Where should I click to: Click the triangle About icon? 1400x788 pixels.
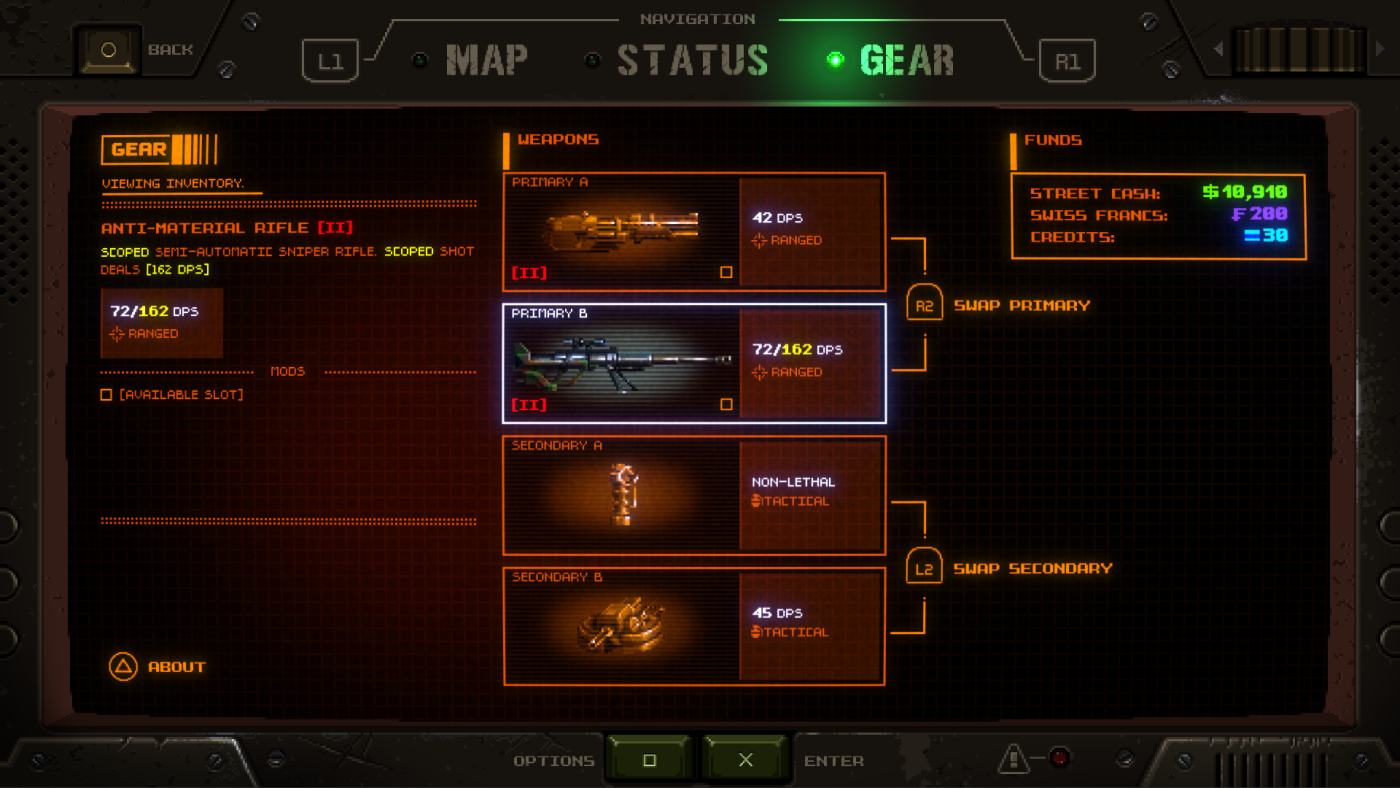click(x=122, y=666)
